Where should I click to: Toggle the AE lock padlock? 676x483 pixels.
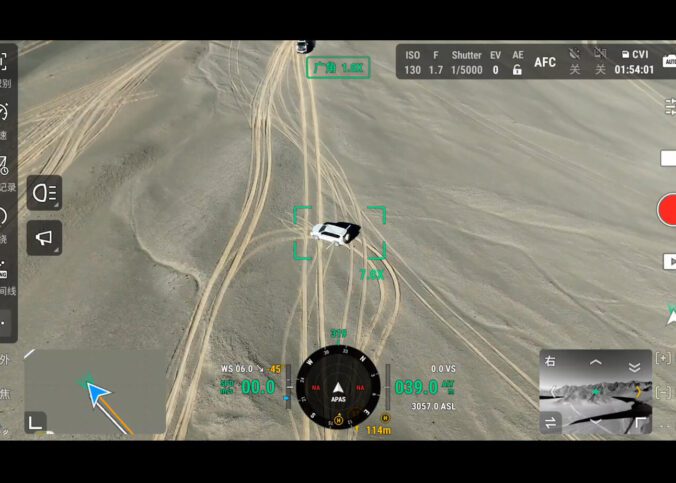coord(517,70)
